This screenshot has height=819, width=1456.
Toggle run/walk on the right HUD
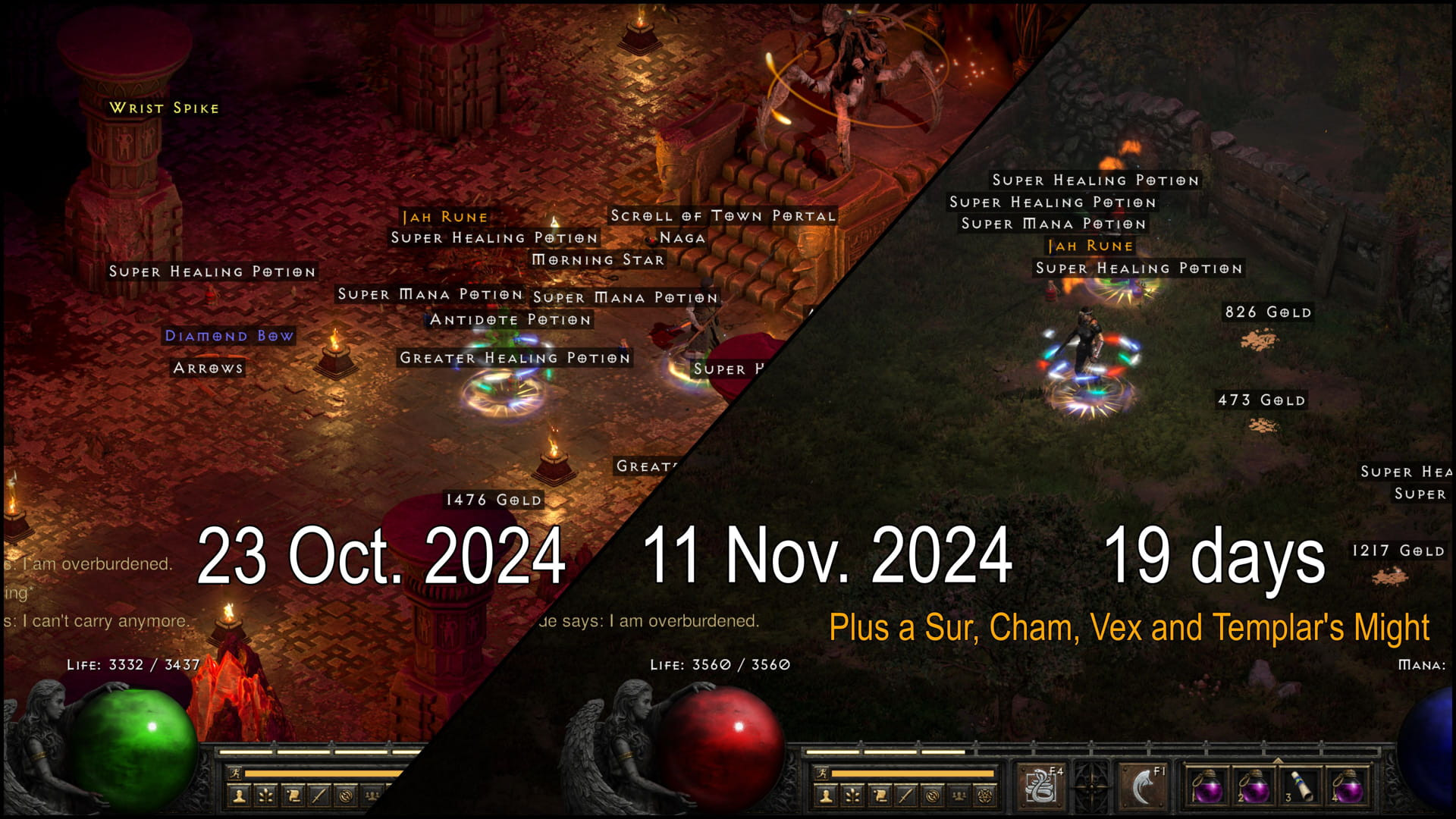[x=821, y=773]
